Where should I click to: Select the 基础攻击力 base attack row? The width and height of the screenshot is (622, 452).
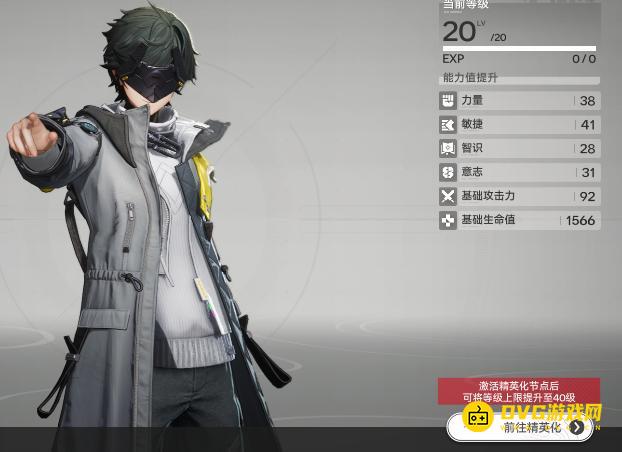[519, 197]
